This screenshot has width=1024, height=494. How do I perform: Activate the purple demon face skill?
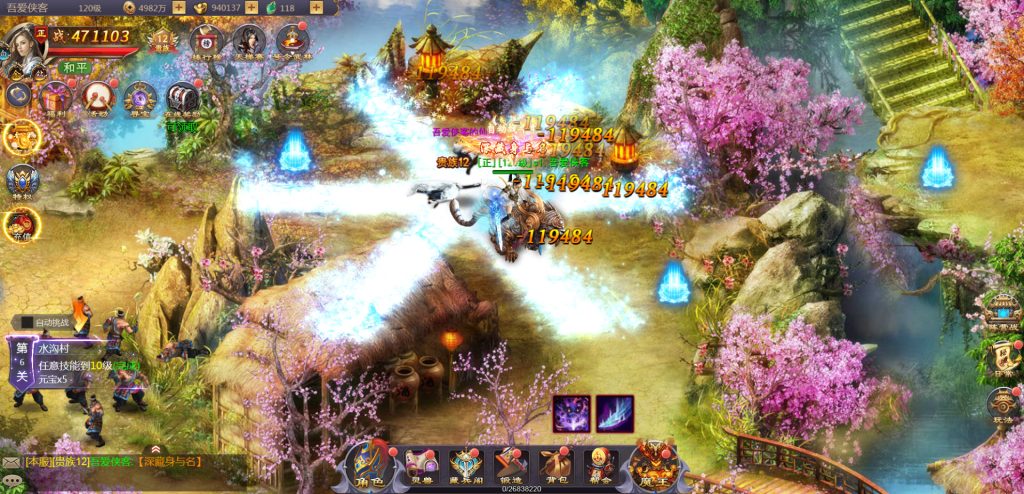[x=570, y=413]
